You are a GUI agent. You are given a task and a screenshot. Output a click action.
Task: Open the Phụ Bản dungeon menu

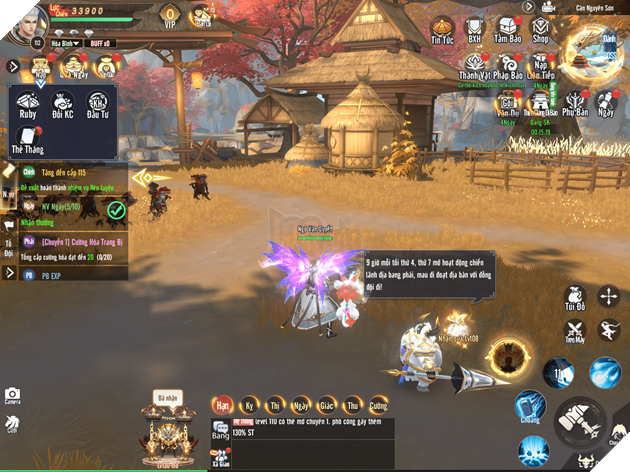575,102
